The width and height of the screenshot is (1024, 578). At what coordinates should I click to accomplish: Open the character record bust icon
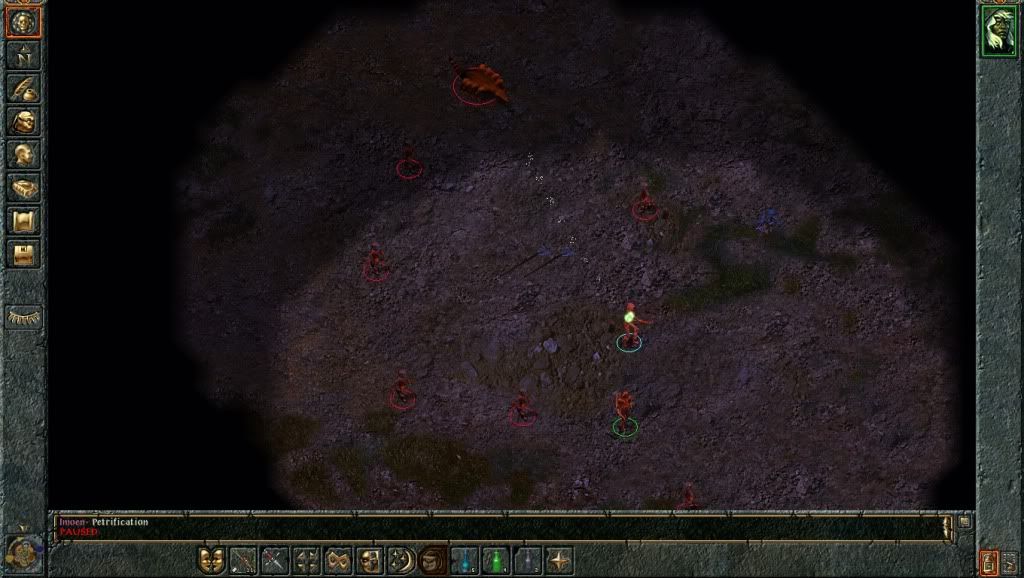point(23,154)
